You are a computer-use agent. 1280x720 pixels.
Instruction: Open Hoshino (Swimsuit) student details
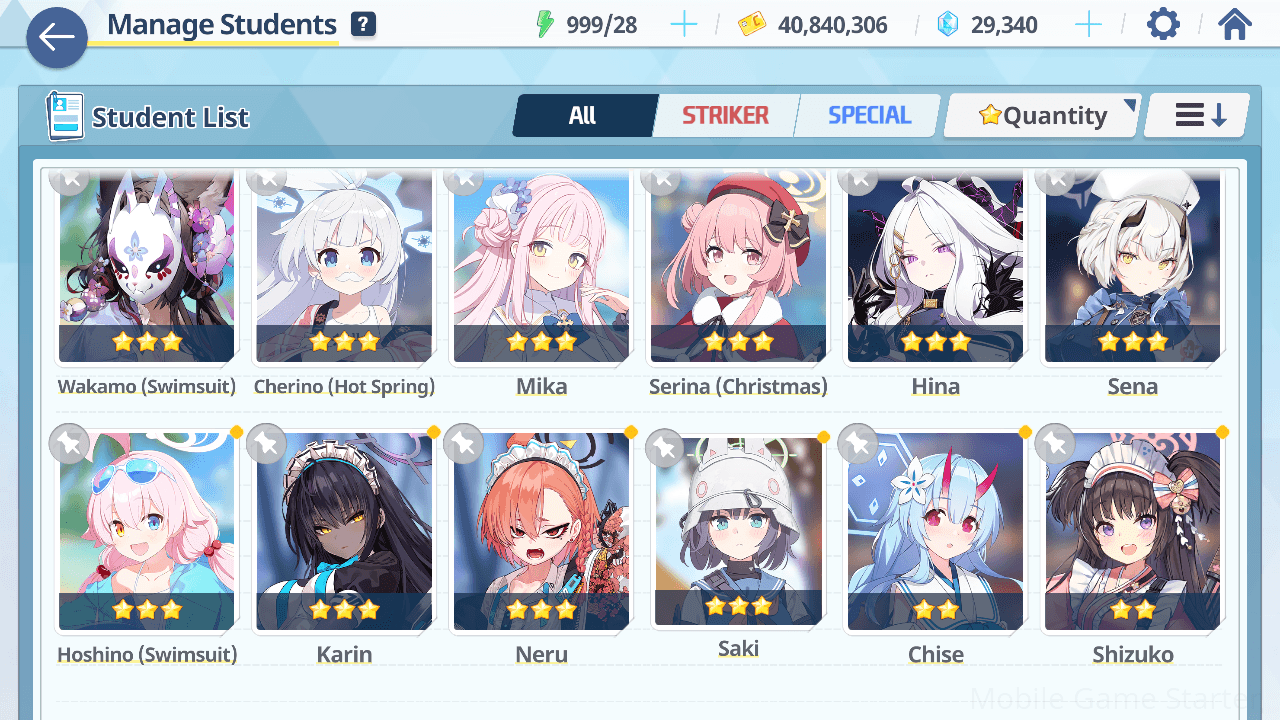pos(147,532)
